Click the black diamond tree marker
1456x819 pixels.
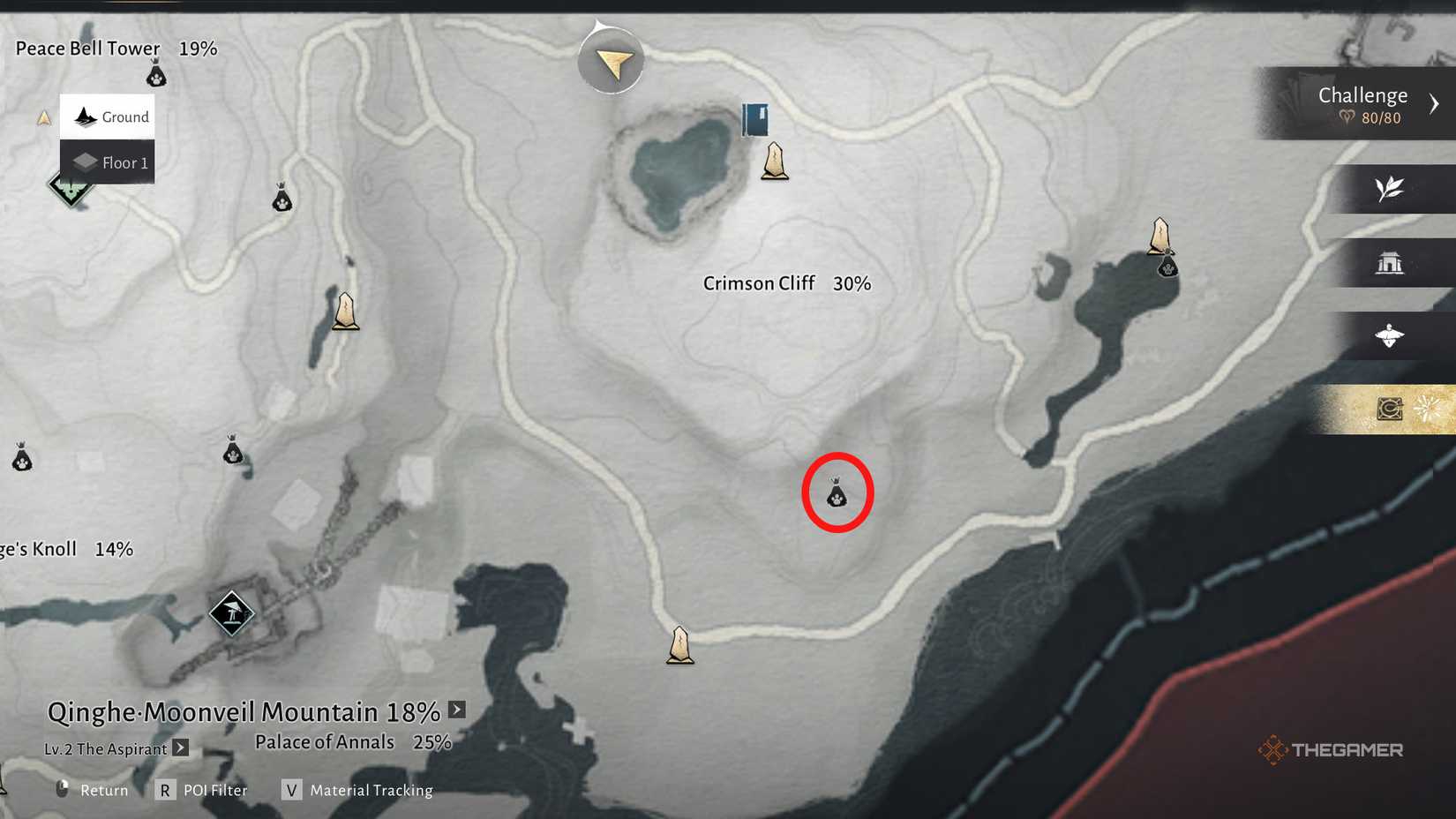click(x=232, y=612)
